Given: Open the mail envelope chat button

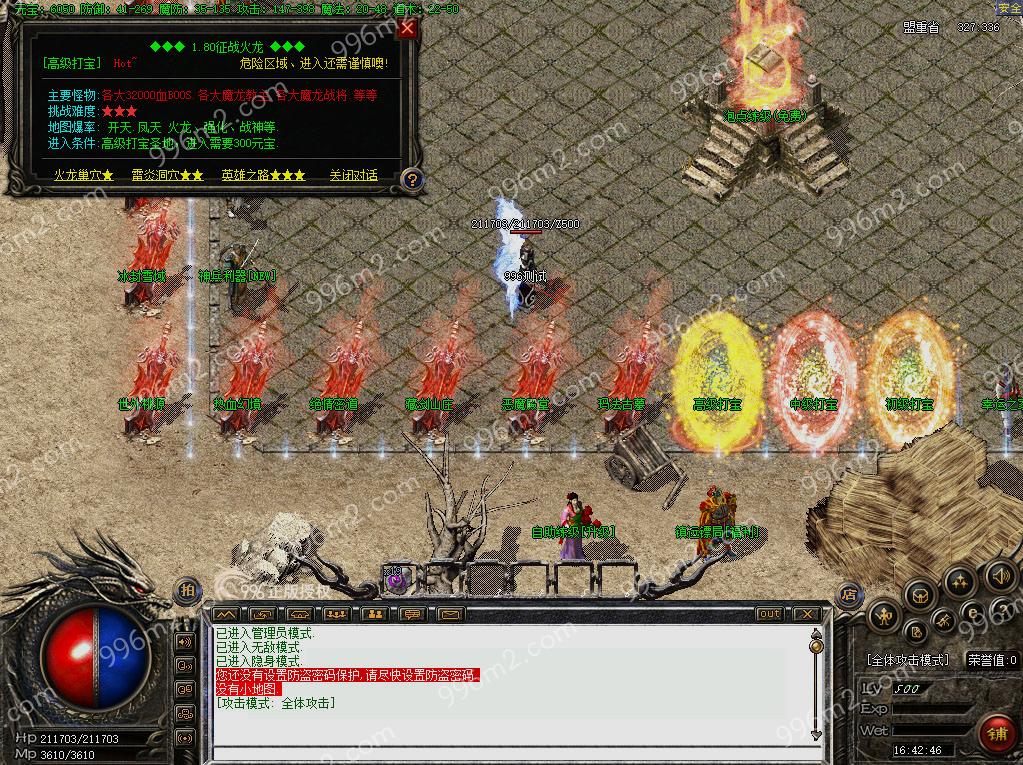Looking at the screenshot, I should [x=449, y=614].
